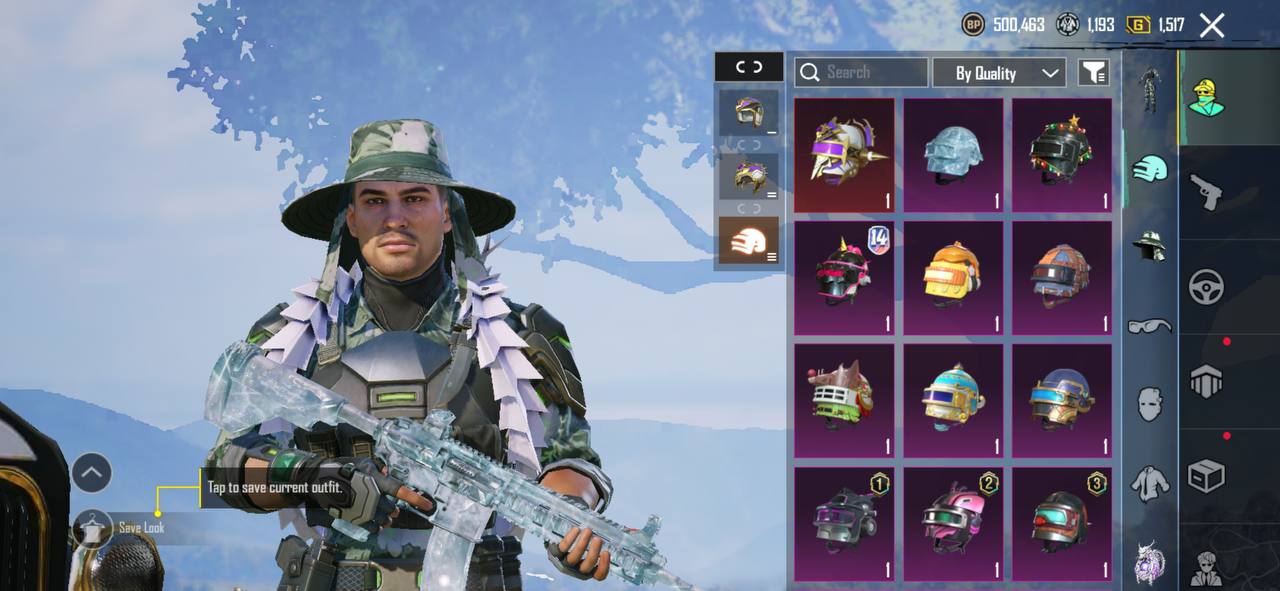The width and height of the screenshot is (1280, 591).
Task: Close the inventory screen with the X
Action: (x=1211, y=26)
